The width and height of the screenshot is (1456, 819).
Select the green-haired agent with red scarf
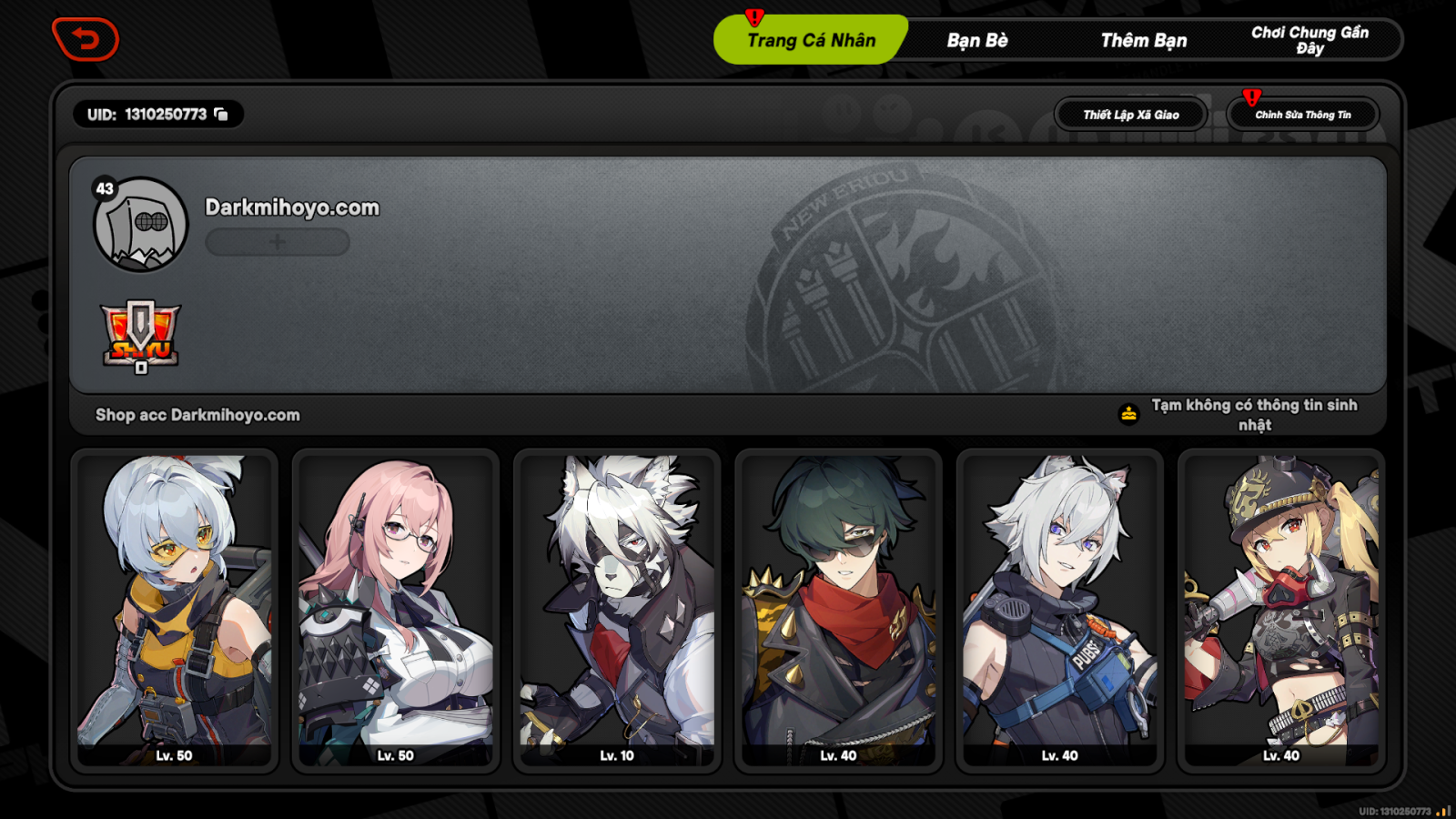838,610
